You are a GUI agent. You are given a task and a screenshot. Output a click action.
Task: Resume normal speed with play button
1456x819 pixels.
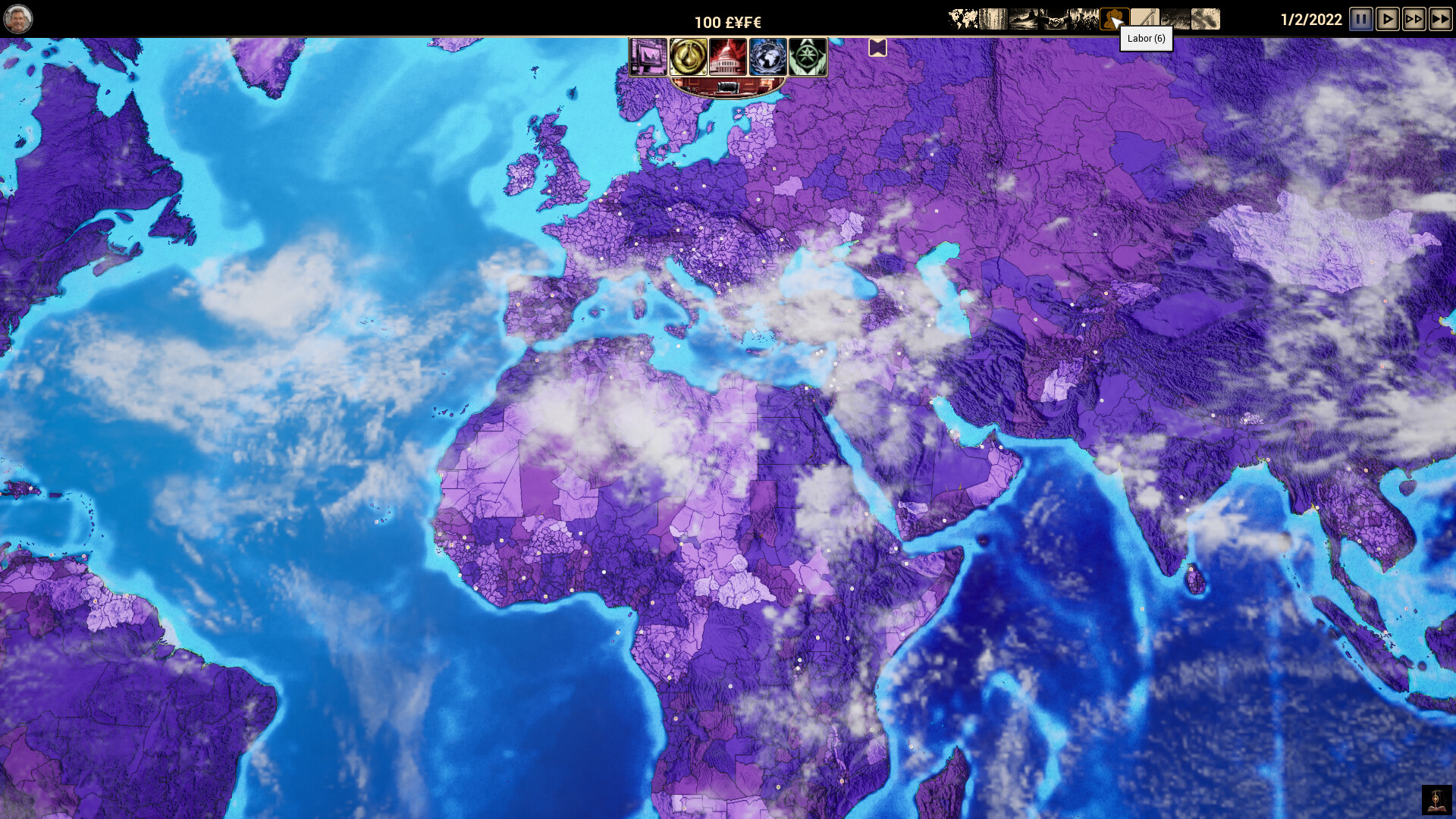pos(1388,19)
